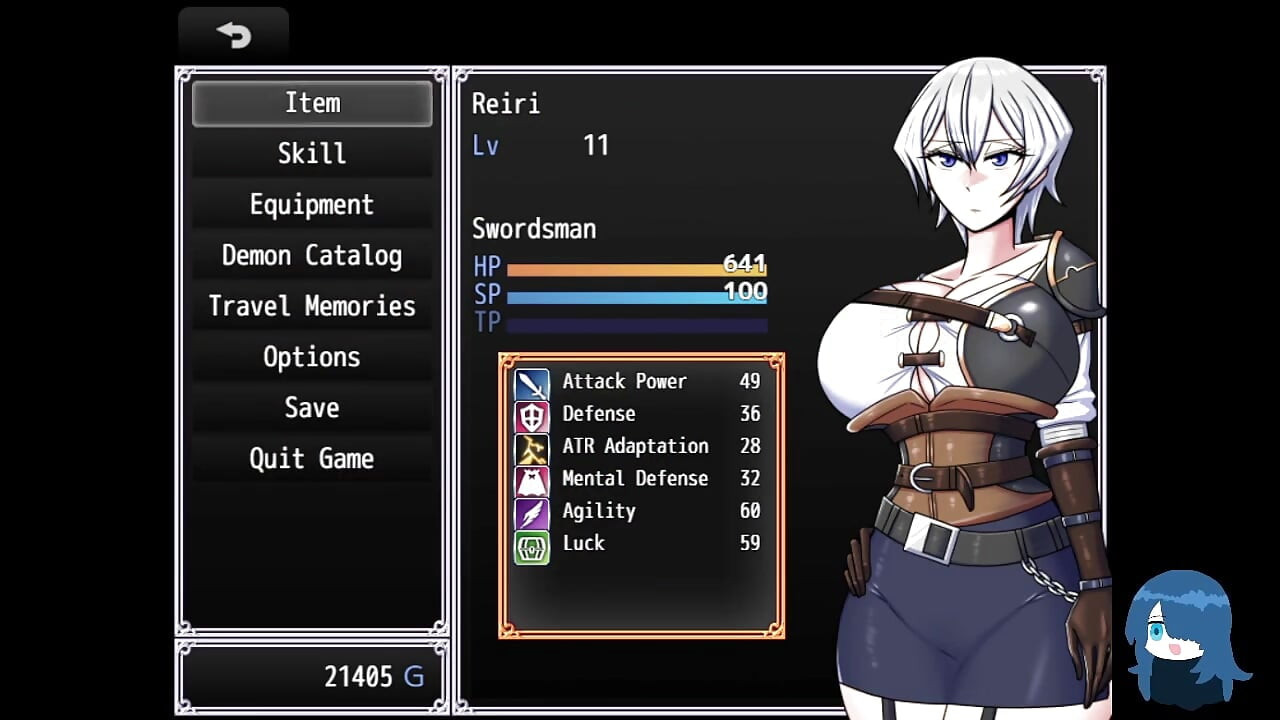Open the Item menu
The image size is (1280, 720).
pos(312,103)
